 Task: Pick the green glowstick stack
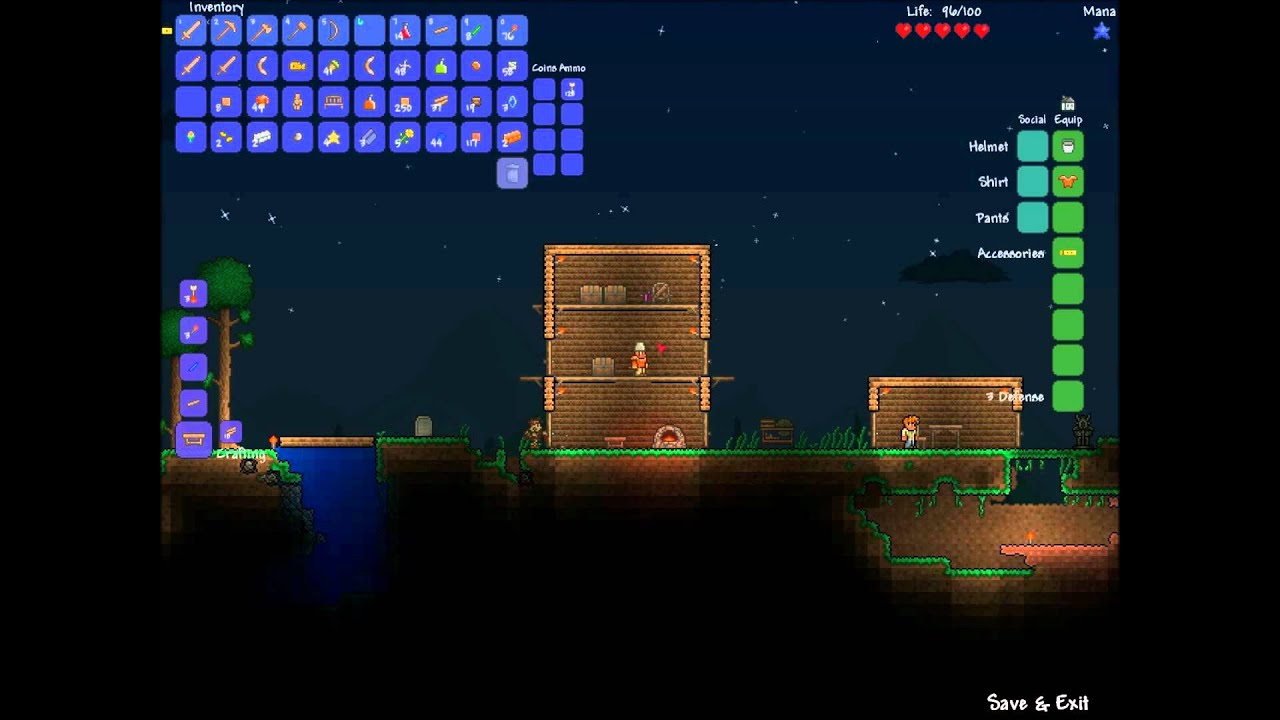[x=476, y=31]
